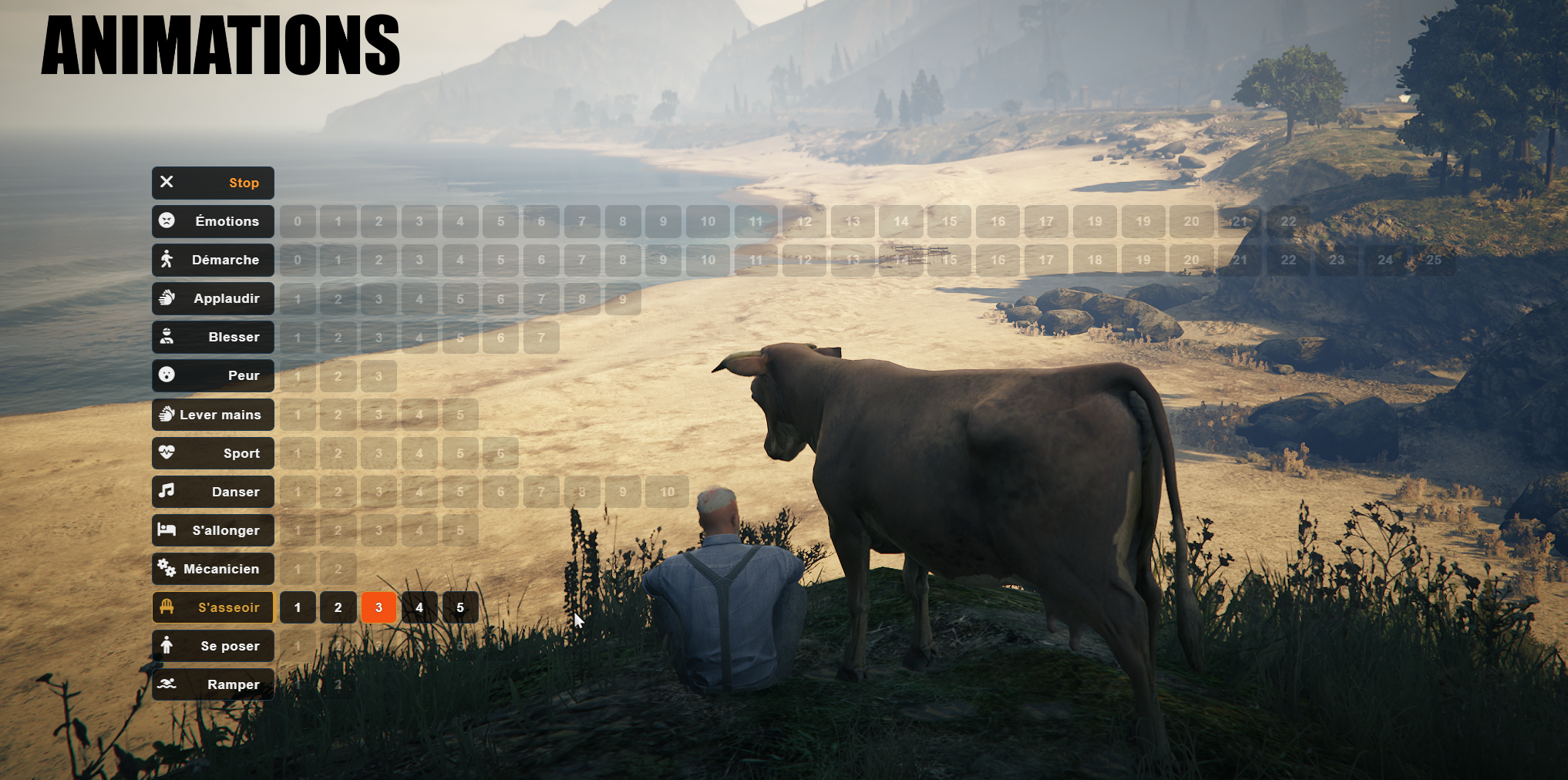Stop the current animation
Viewport: 1568px width, 780px height.
point(213,183)
